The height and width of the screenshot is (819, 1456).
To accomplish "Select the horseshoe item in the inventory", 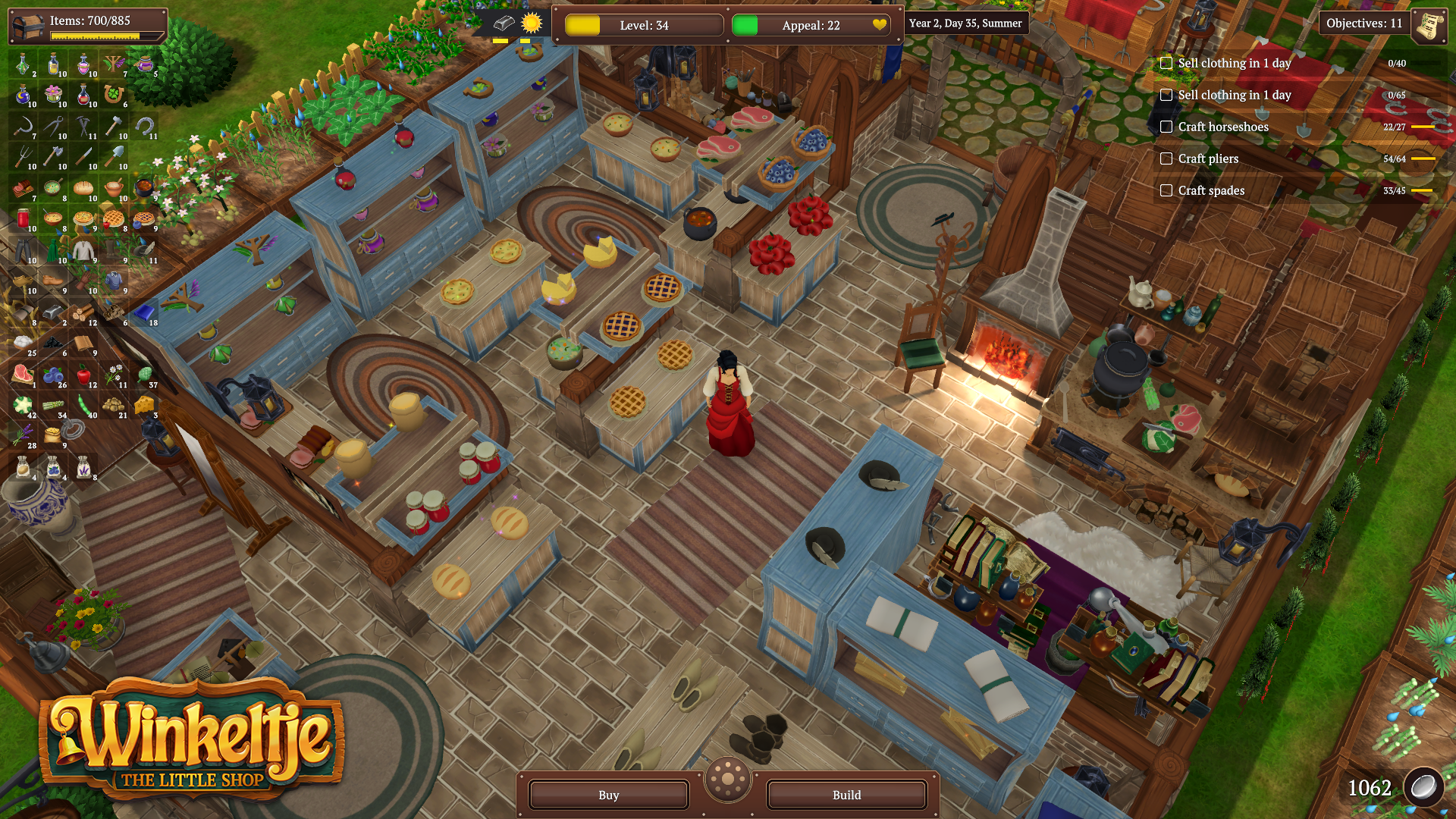I will 144,127.
